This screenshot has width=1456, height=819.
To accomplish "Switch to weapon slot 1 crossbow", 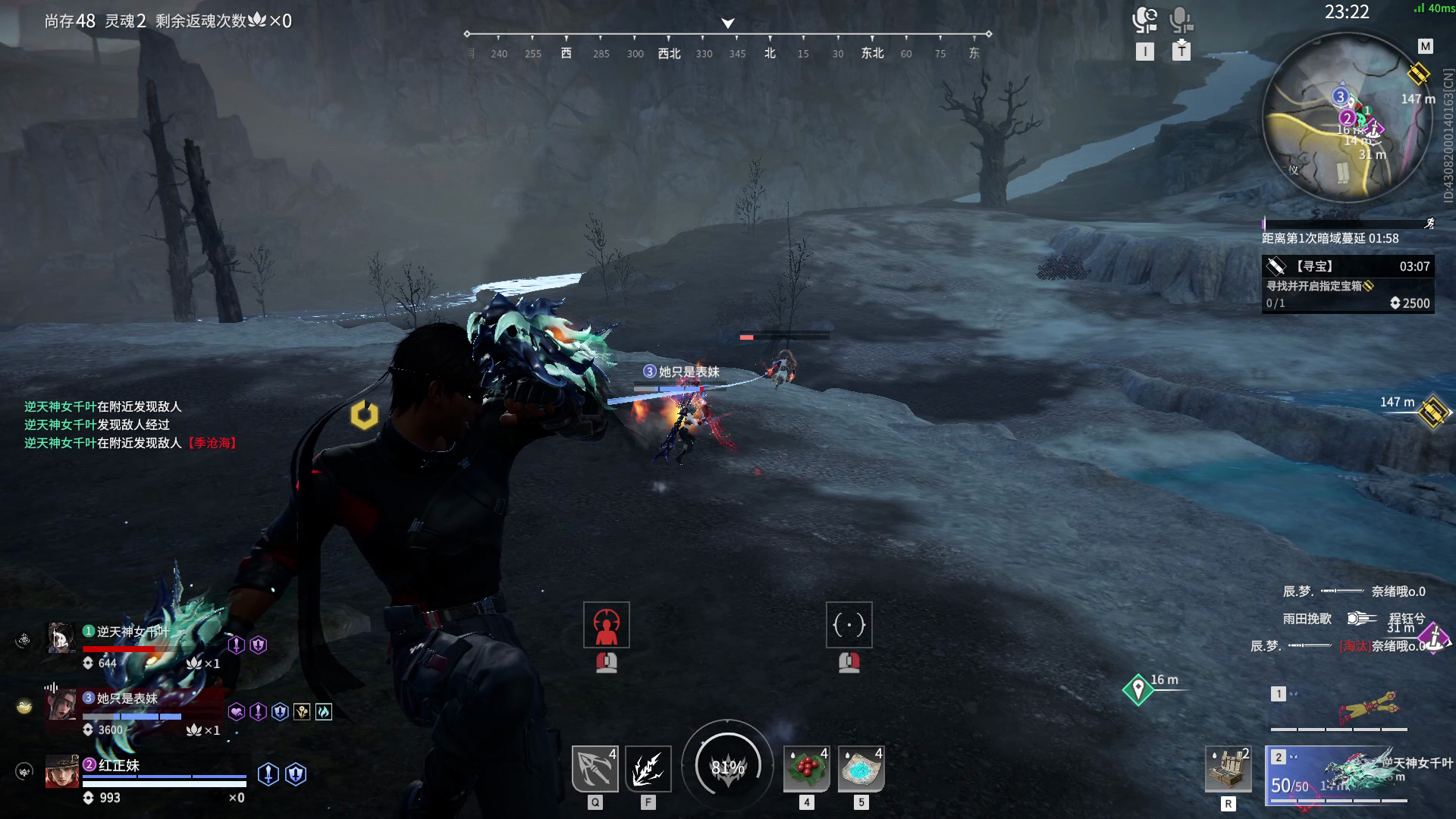I will tap(1339, 708).
